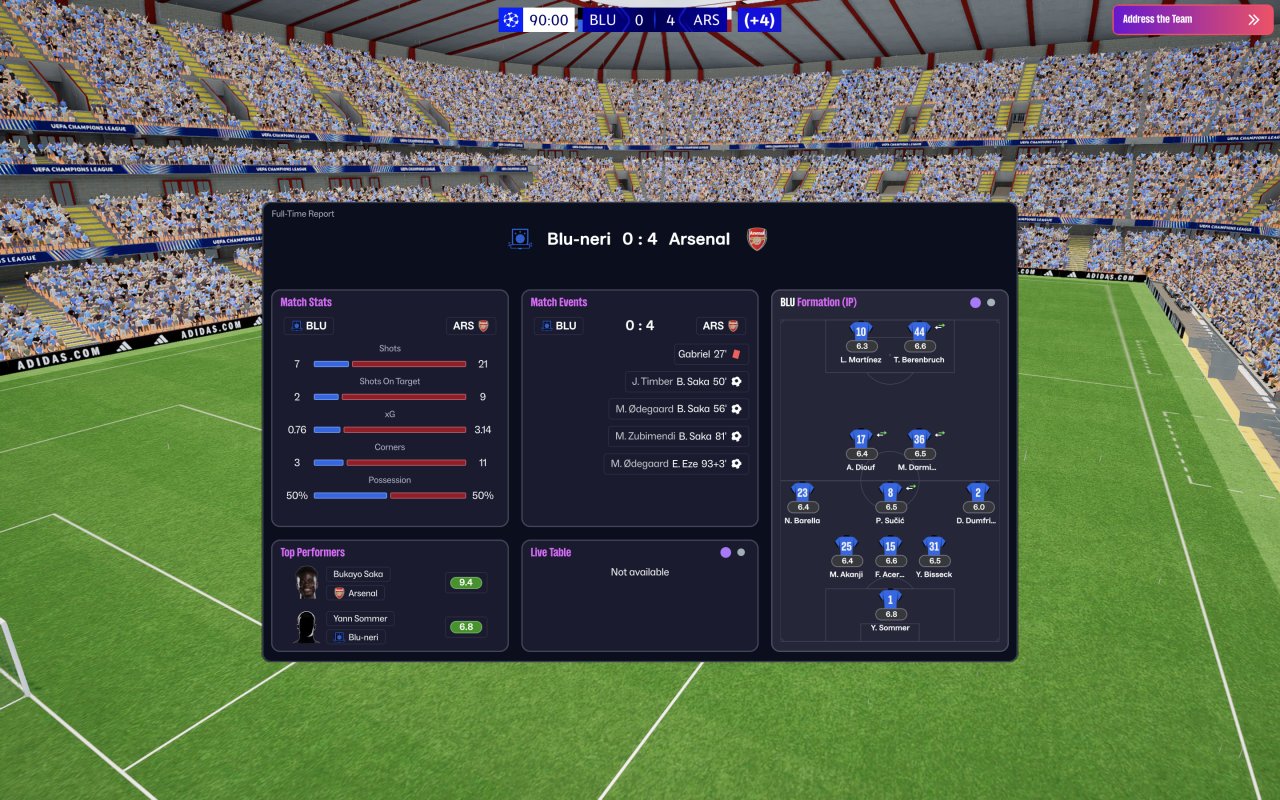Click the Match Stats panel title
This screenshot has height=800, width=1280.
pyautogui.click(x=306, y=302)
